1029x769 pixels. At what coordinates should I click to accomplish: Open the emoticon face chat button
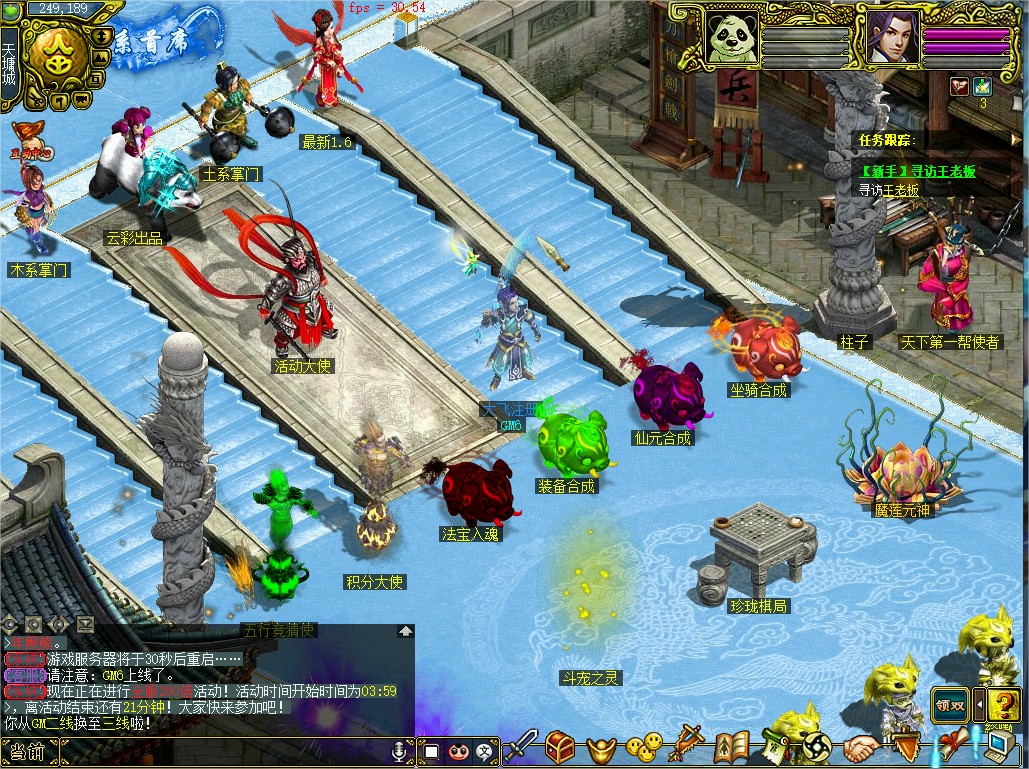click(x=458, y=750)
